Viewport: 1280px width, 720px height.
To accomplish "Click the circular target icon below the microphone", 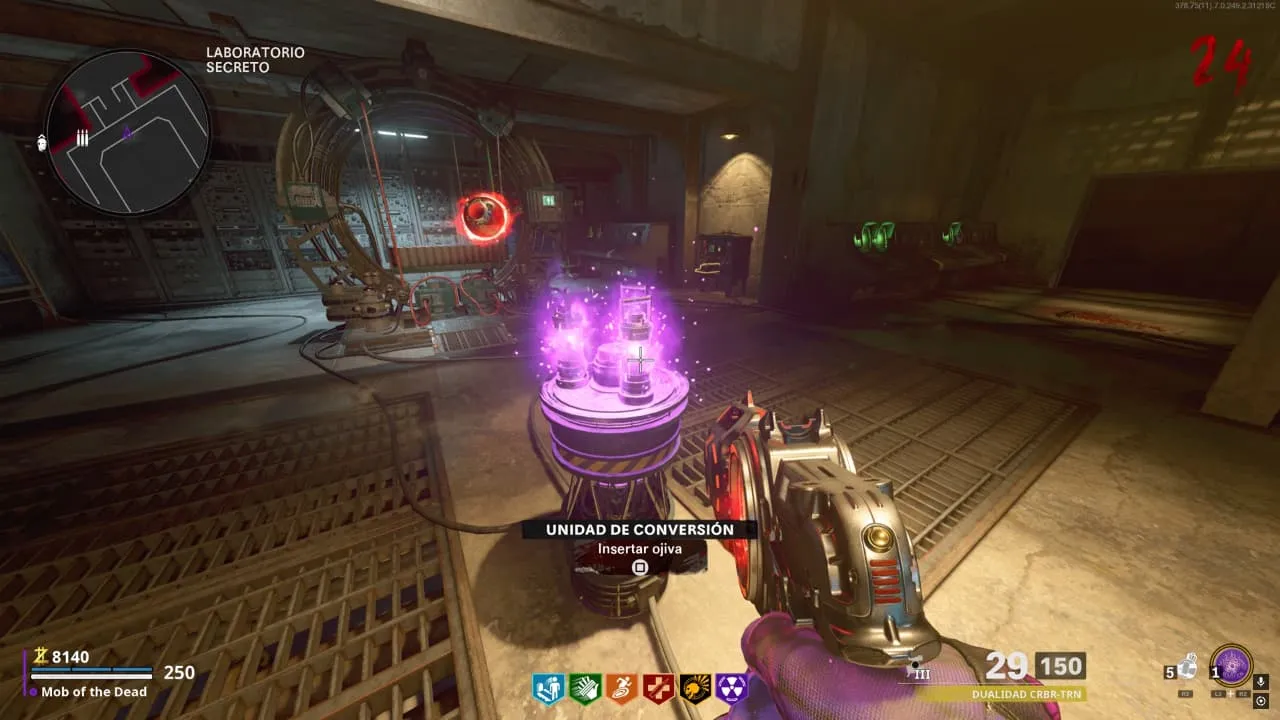I will click(x=1262, y=701).
